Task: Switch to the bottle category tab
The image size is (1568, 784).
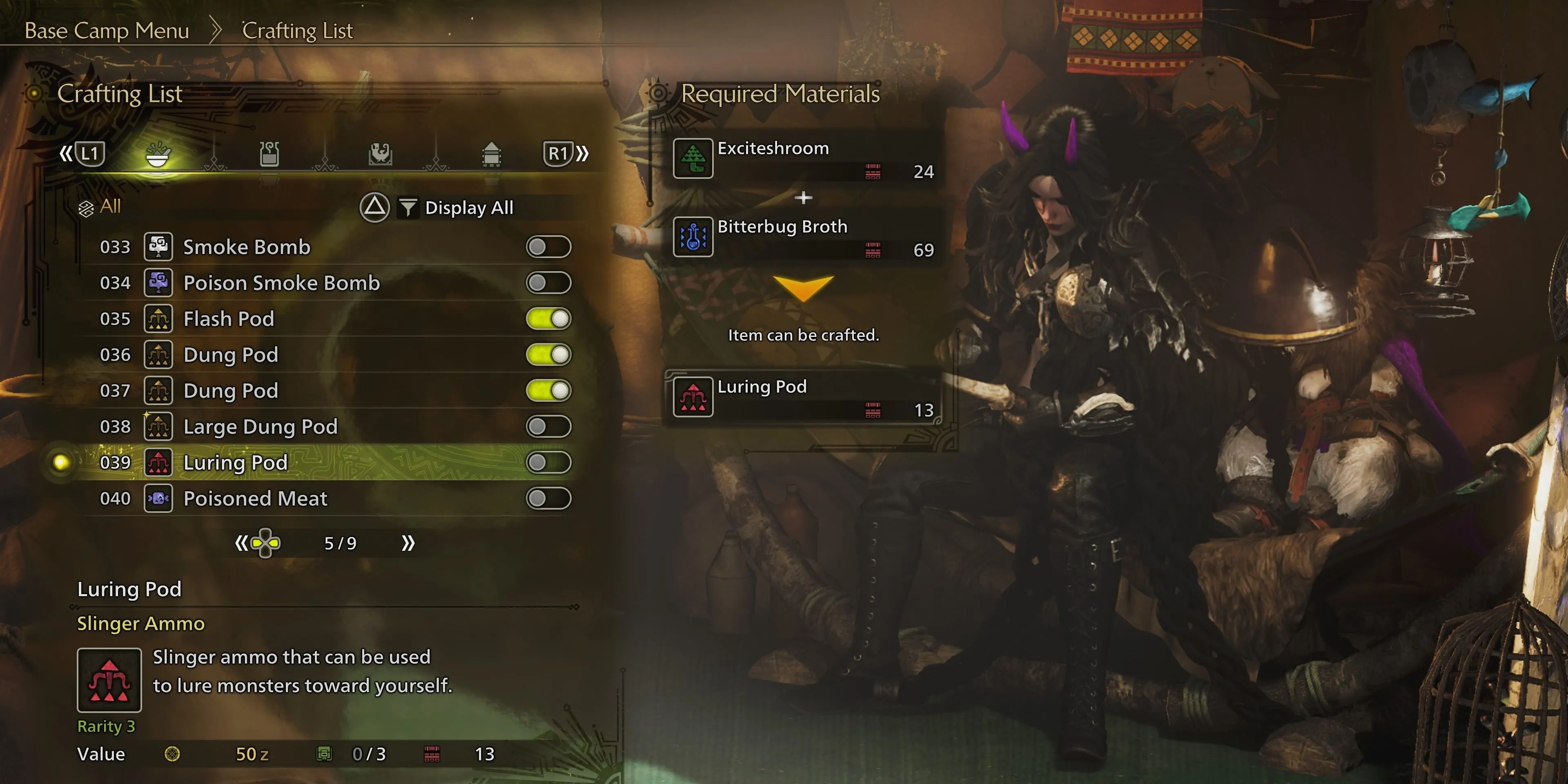Action: click(x=269, y=154)
